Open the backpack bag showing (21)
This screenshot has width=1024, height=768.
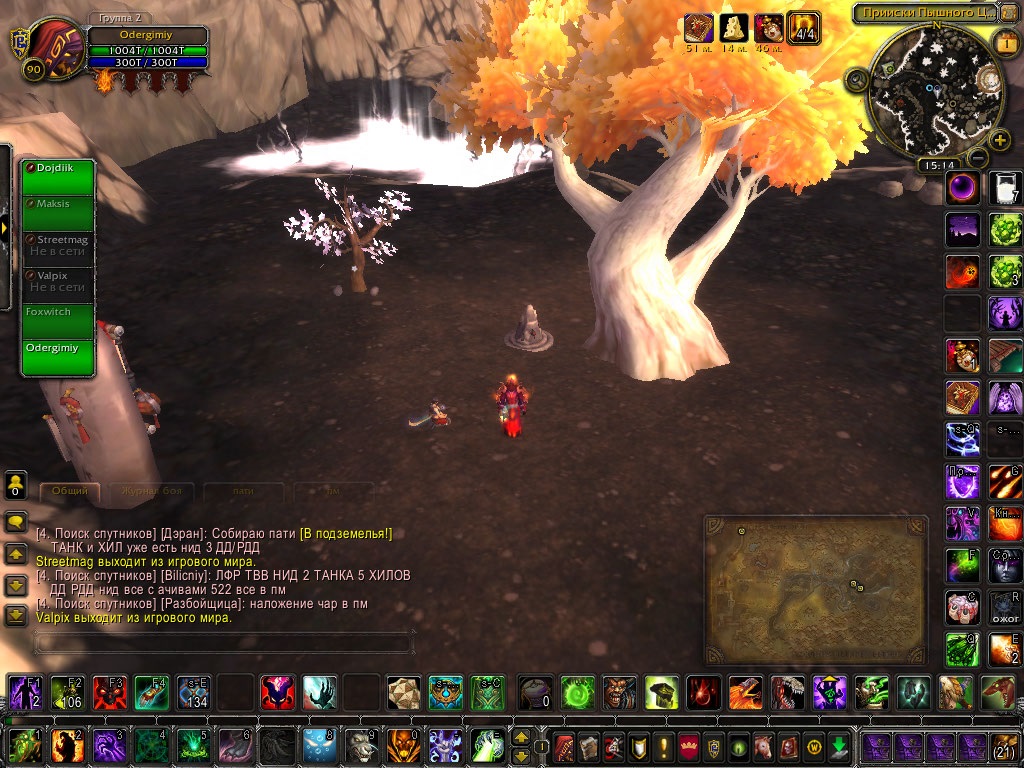1003,746
